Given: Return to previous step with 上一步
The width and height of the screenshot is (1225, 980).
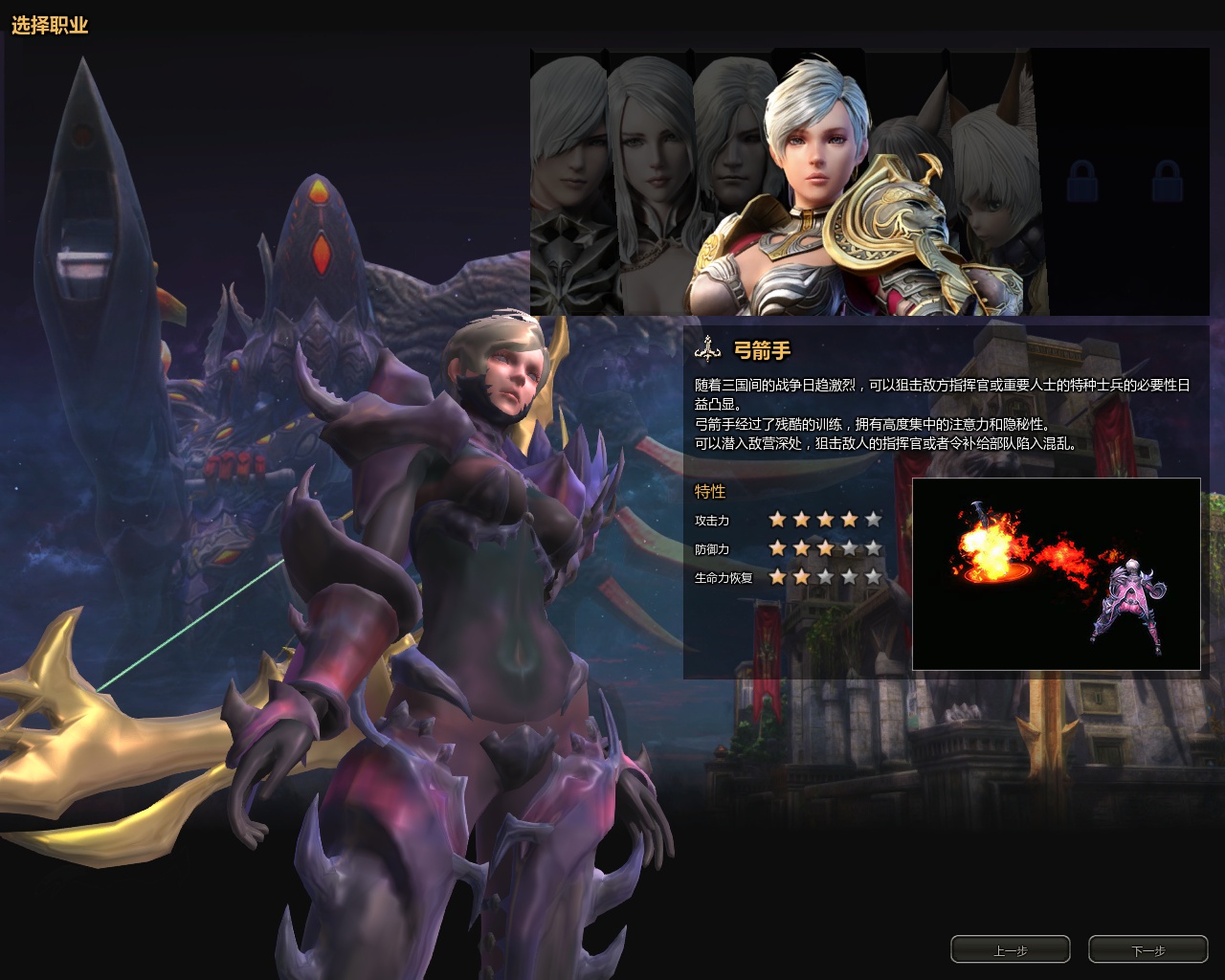Looking at the screenshot, I should tap(1010, 949).
